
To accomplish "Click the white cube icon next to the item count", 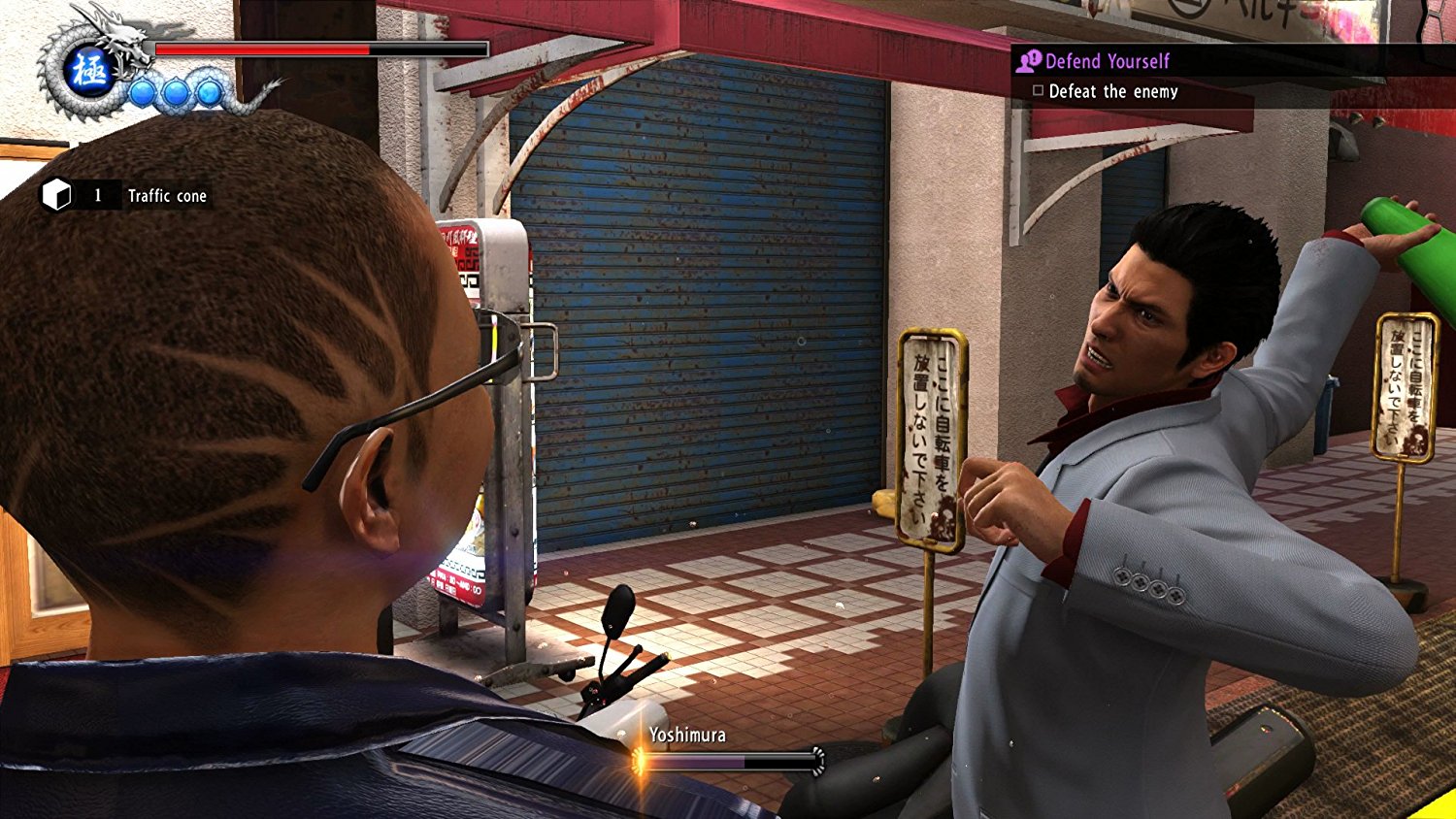I will click(58, 195).
